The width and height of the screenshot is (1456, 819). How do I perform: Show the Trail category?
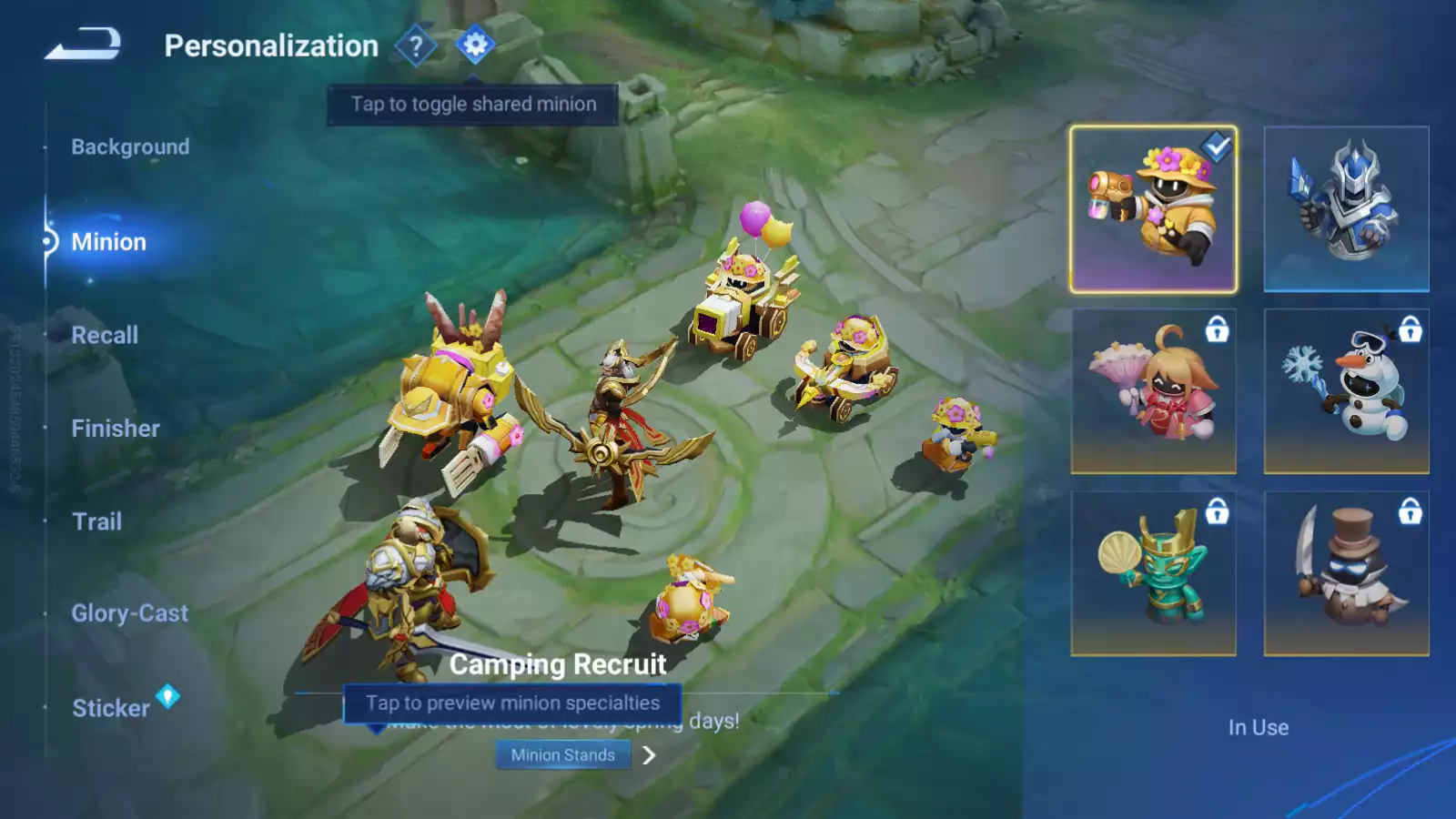pos(96,521)
